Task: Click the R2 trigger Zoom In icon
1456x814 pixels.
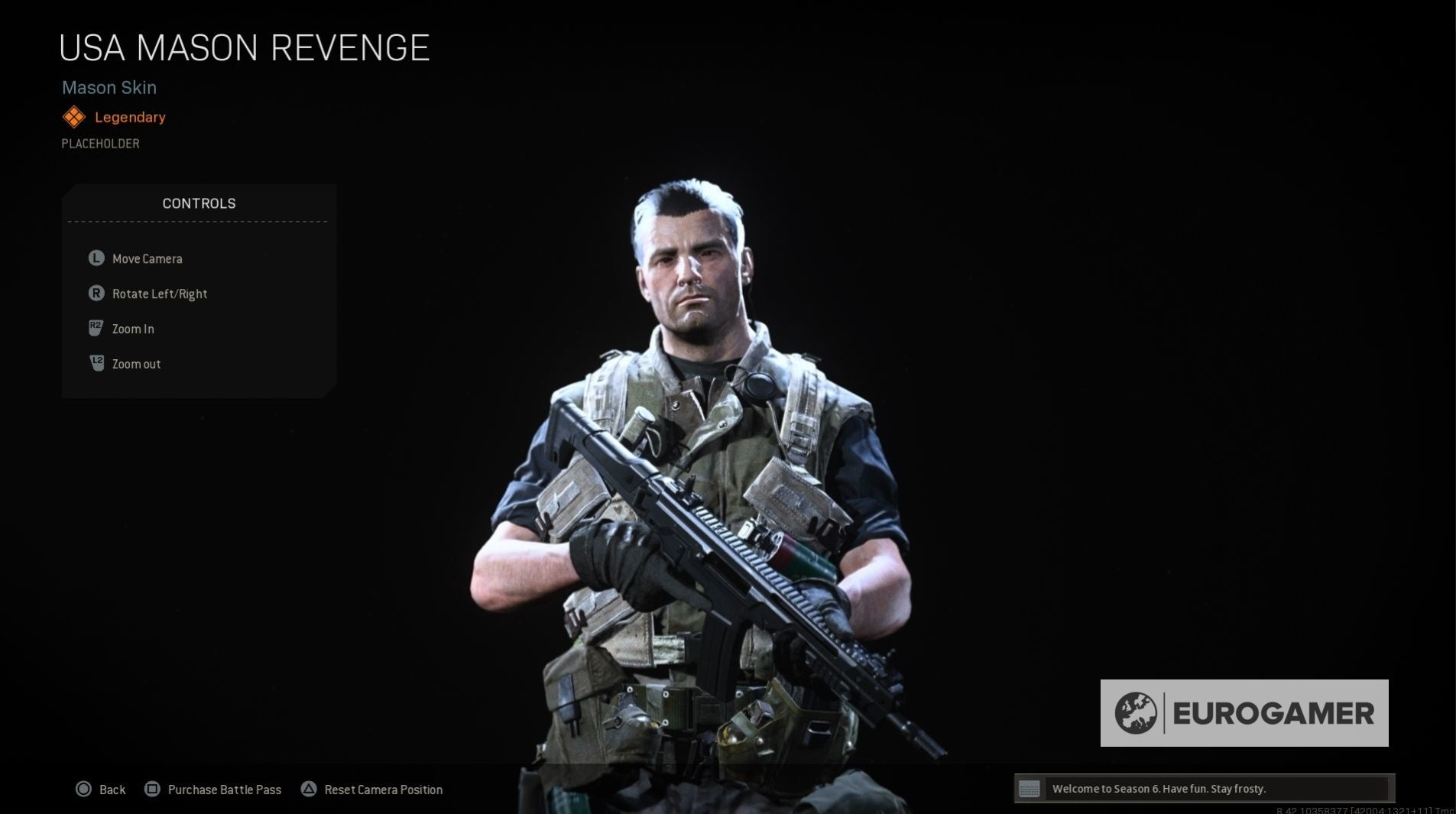Action: point(95,328)
